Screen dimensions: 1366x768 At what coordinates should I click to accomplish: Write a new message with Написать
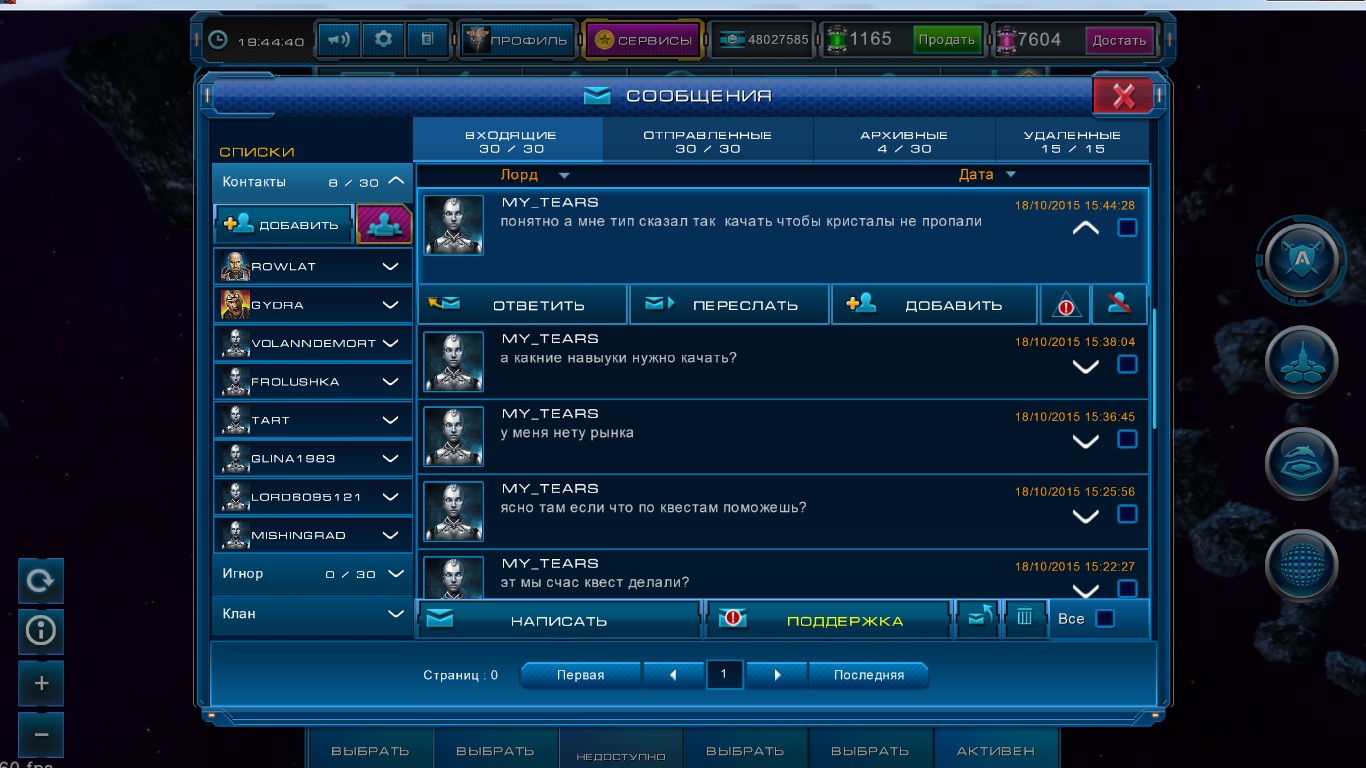pyautogui.click(x=558, y=620)
